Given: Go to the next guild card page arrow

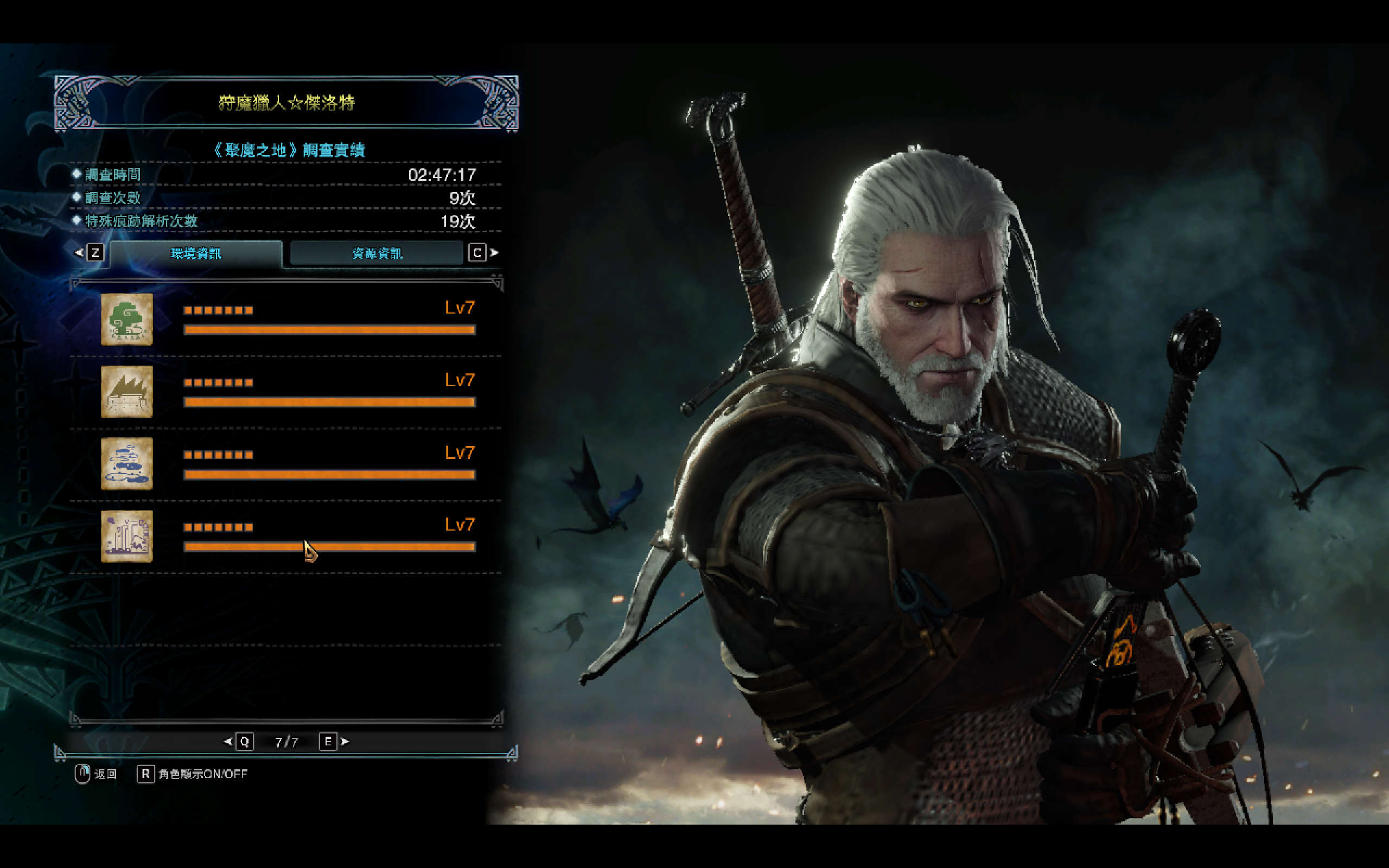Looking at the screenshot, I should 345,742.
